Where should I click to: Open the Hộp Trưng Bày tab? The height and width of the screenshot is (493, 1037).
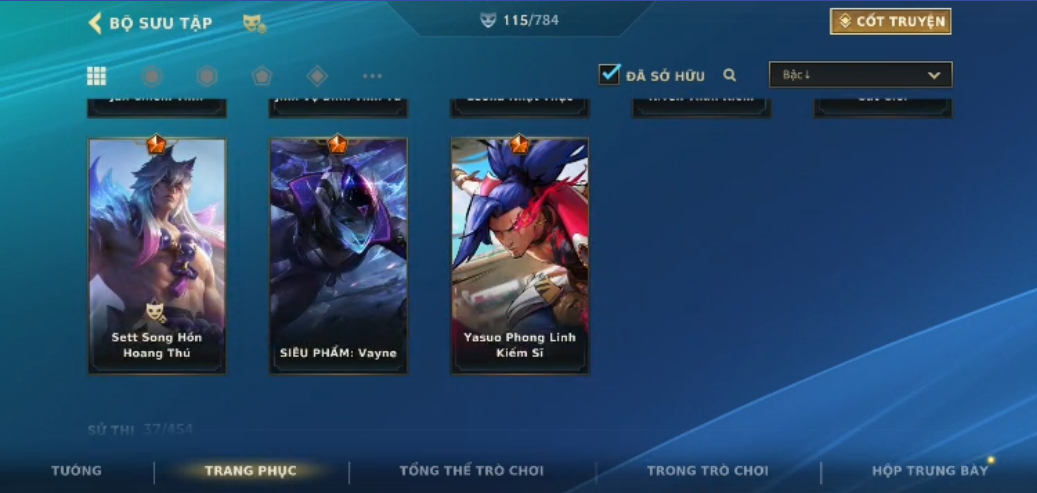tap(929, 471)
